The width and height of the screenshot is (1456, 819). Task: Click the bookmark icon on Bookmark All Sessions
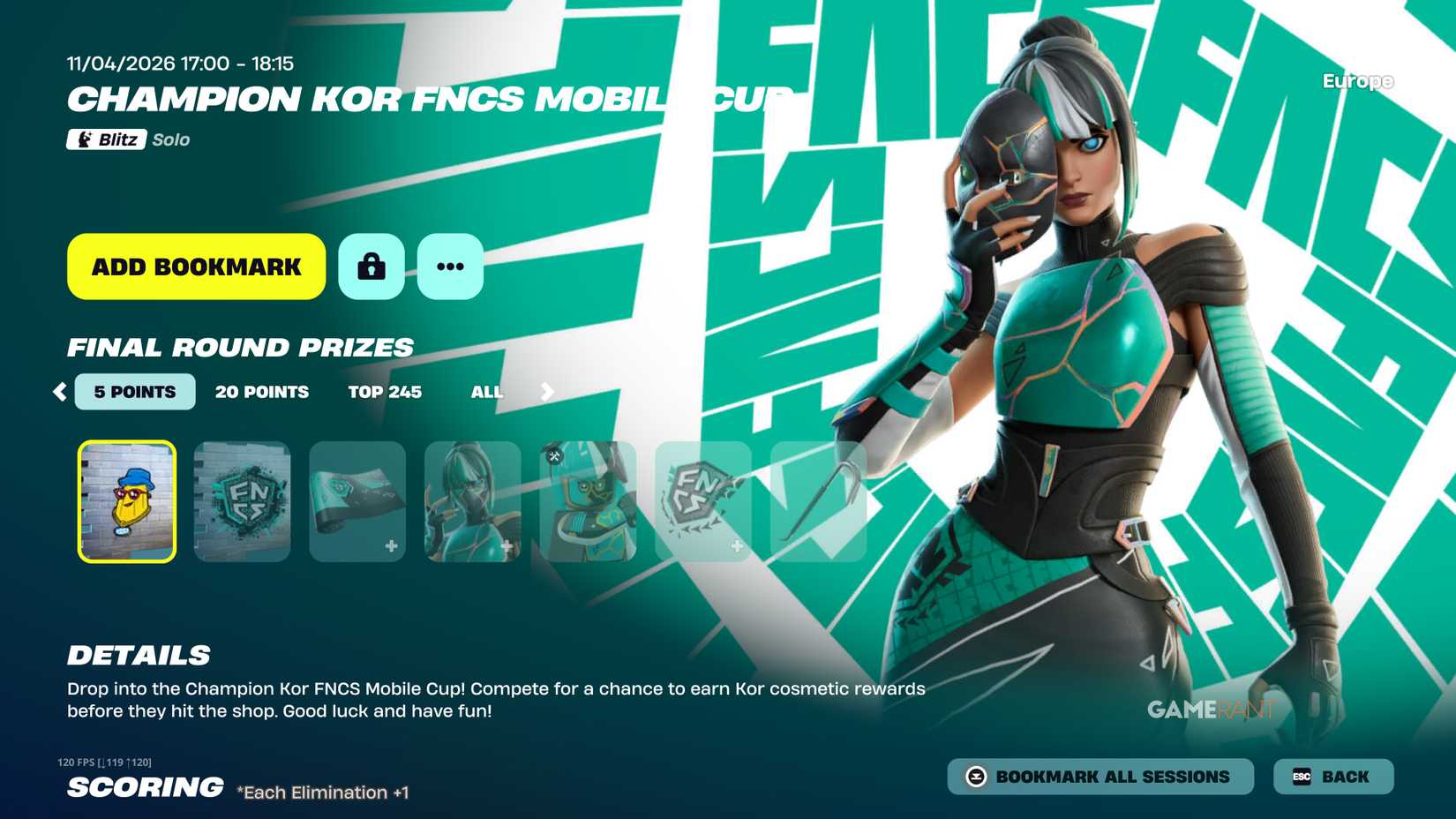pyautogui.click(x=975, y=776)
